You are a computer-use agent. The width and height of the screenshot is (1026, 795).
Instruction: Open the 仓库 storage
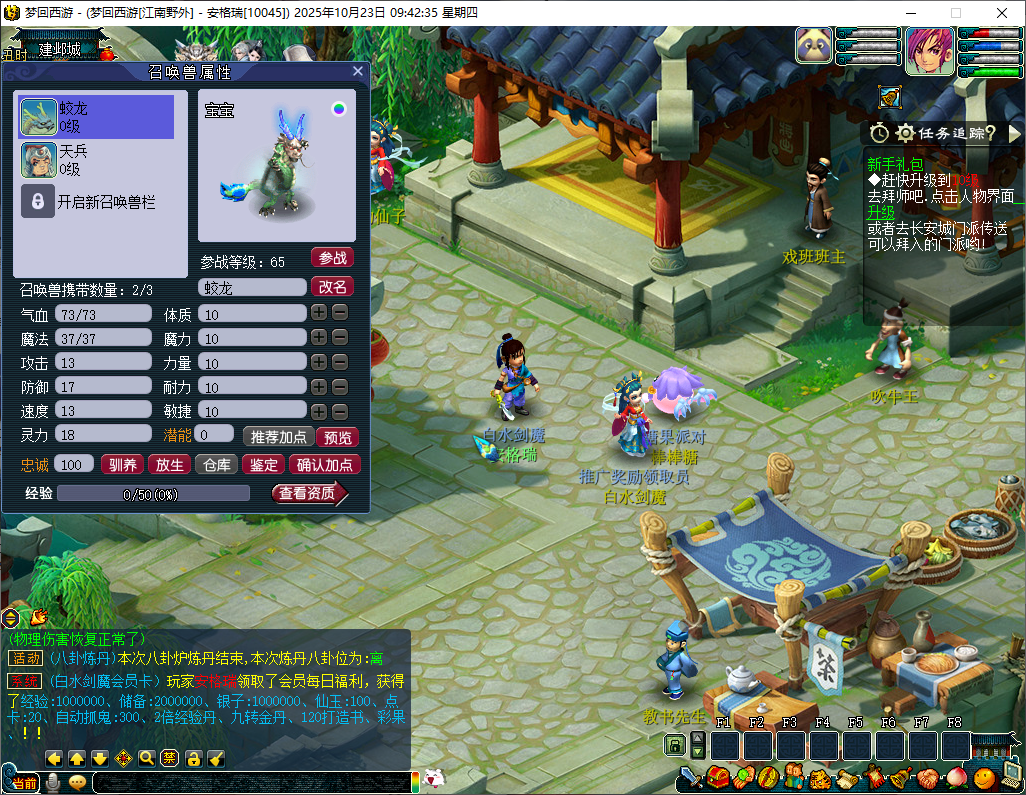click(216, 465)
